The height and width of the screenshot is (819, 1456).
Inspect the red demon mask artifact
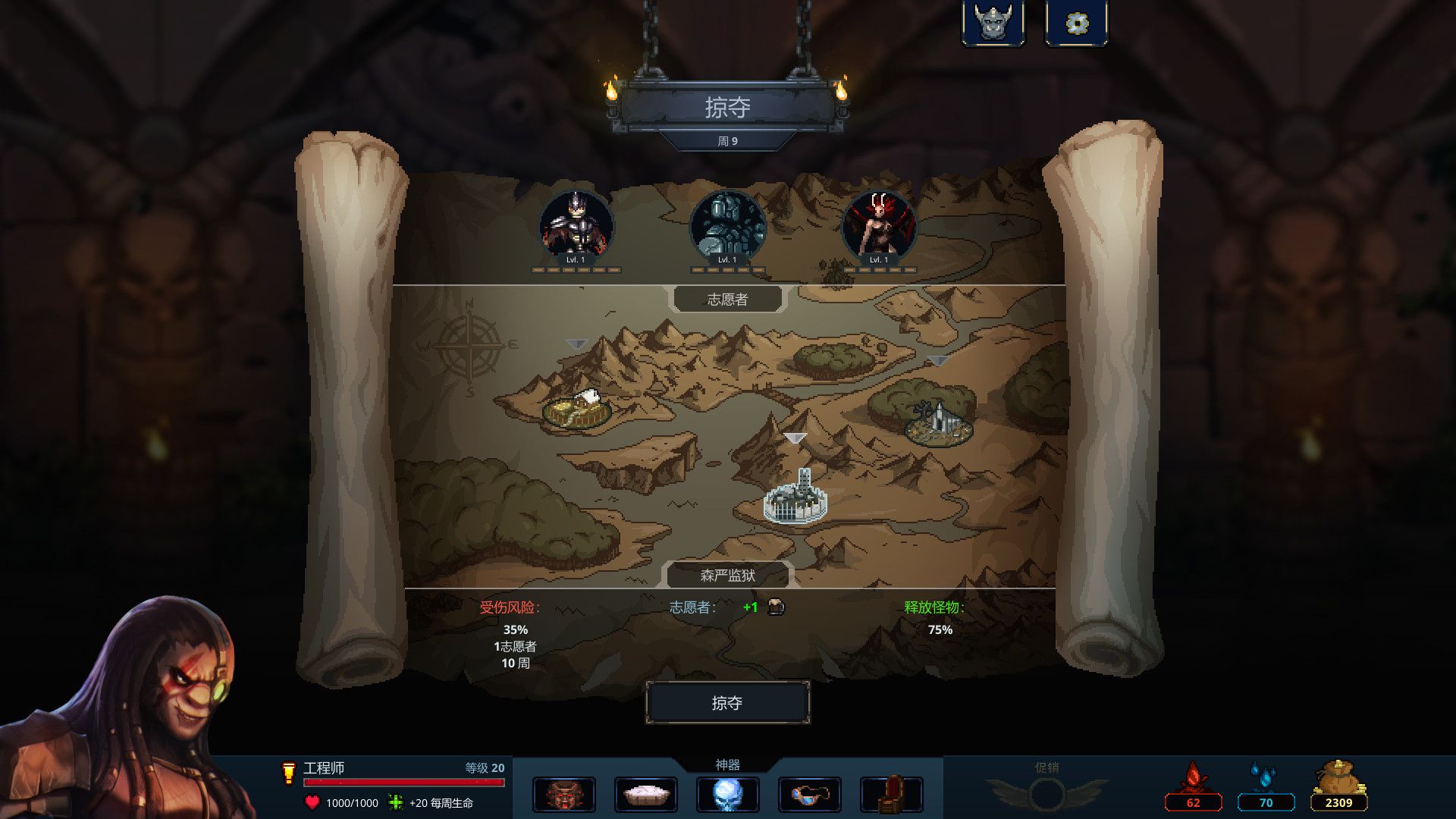[x=564, y=795]
